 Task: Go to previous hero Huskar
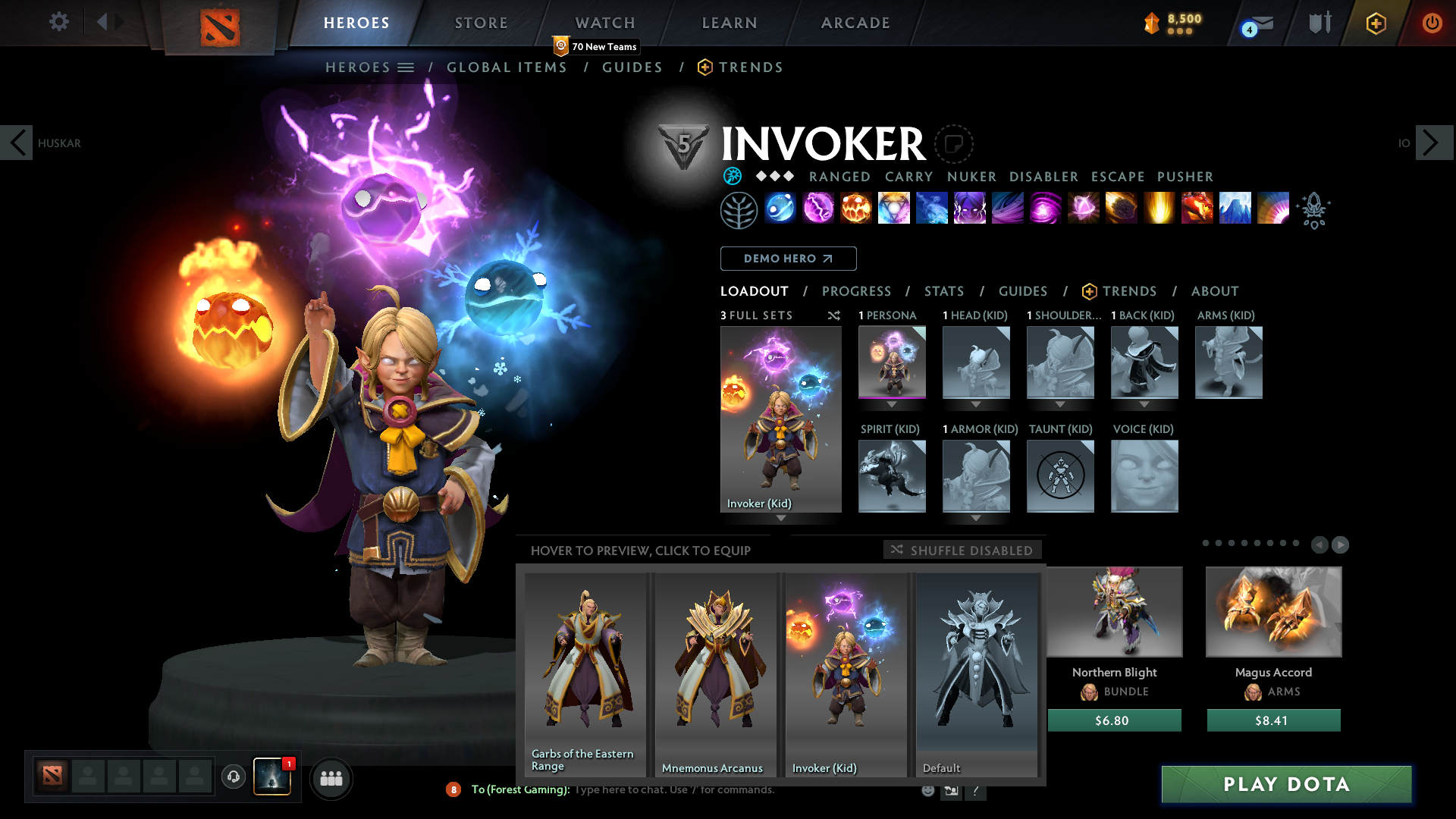tap(17, 143)
